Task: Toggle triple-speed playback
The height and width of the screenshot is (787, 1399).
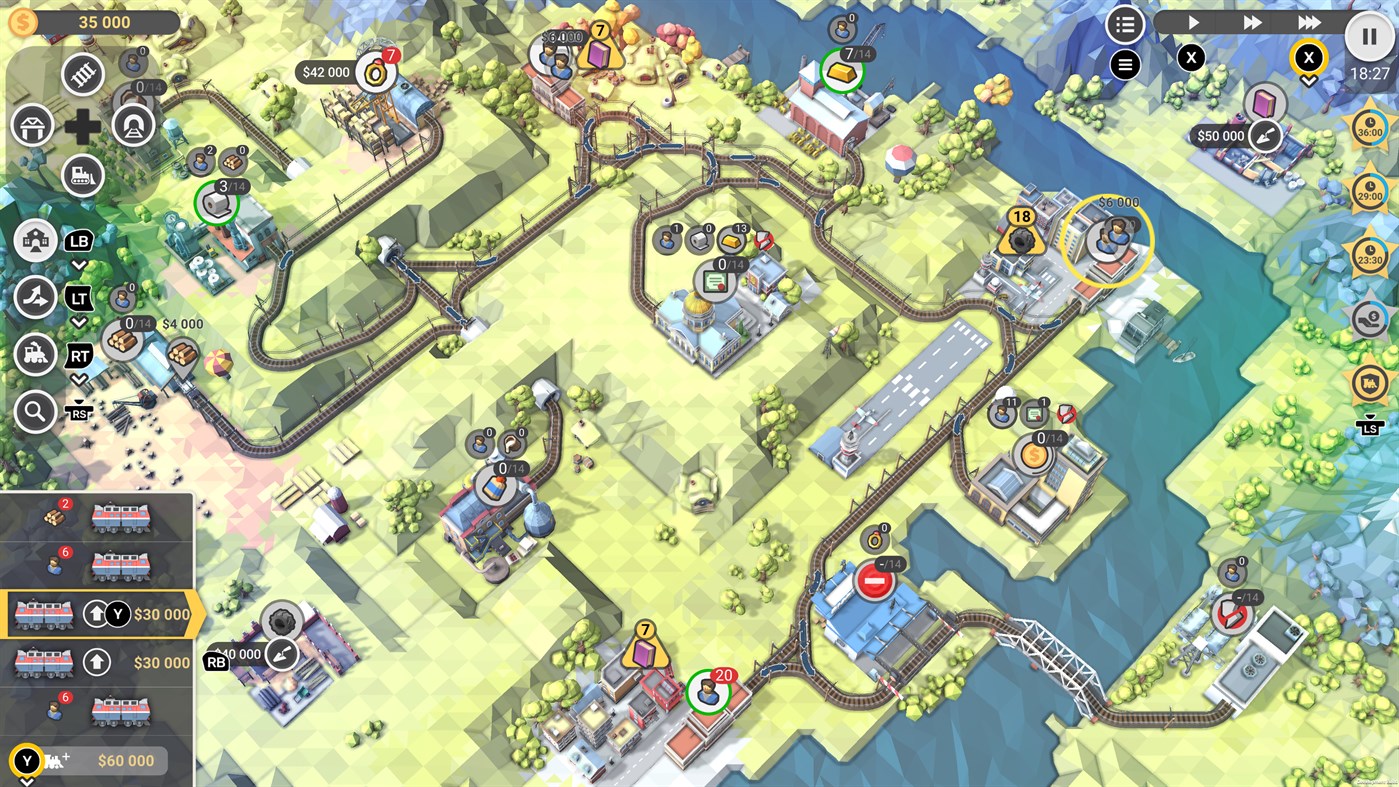Action: [x=1308, y=22]
